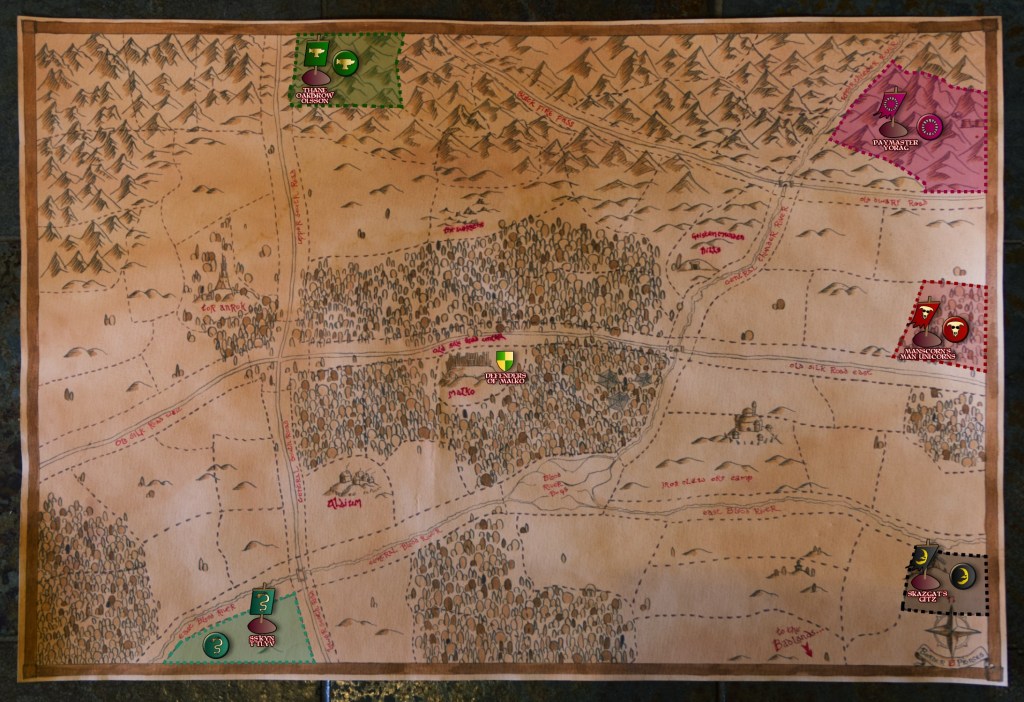Image resolution: width=1024 pixels, height=702 pixels.
Task: Click the red round skull token
Action: pyautogui.click(x=957, y=328)
